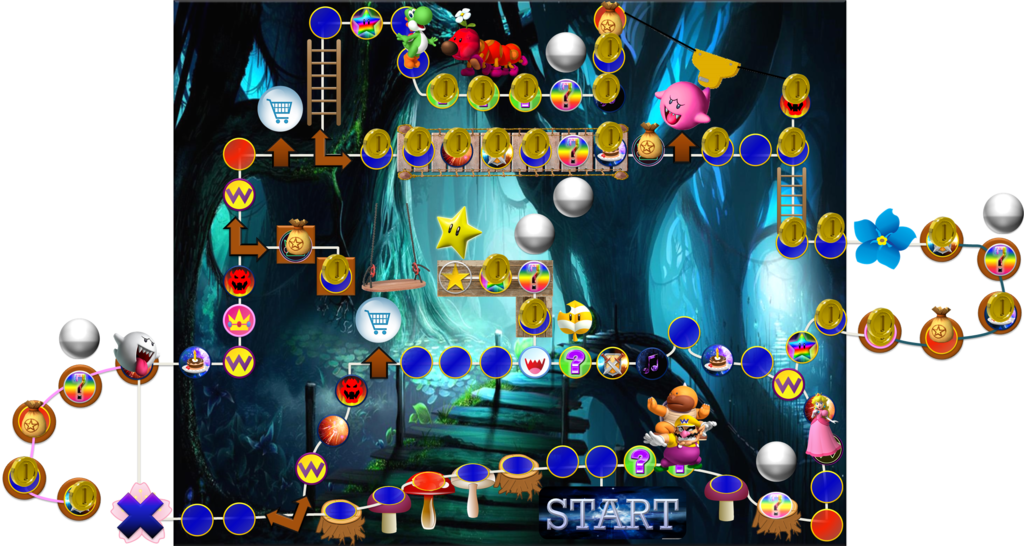This screenshot has width=1024, height=546.
Task: Click the START sign on the board
Action: pos(611,513)
